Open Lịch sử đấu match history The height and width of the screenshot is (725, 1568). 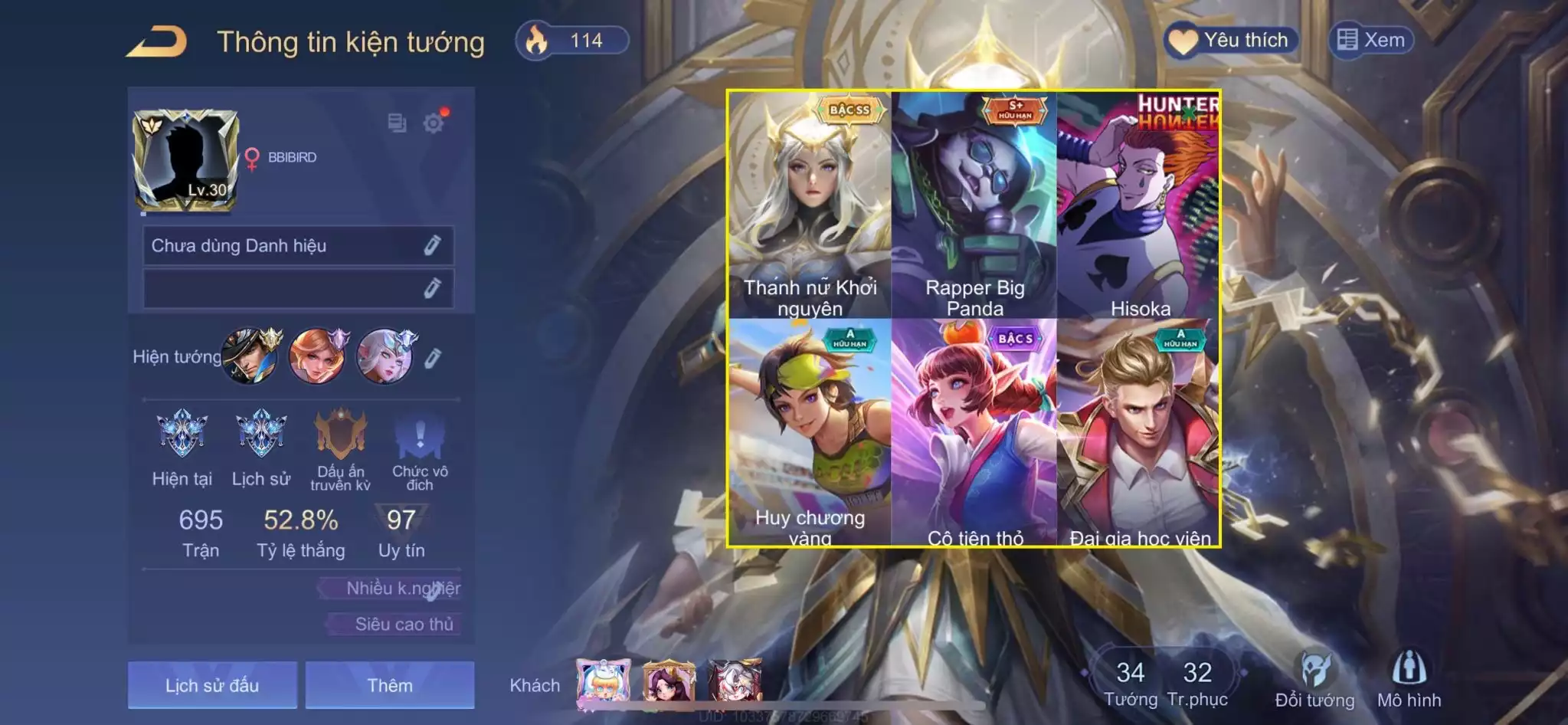(x=212, y=684)
